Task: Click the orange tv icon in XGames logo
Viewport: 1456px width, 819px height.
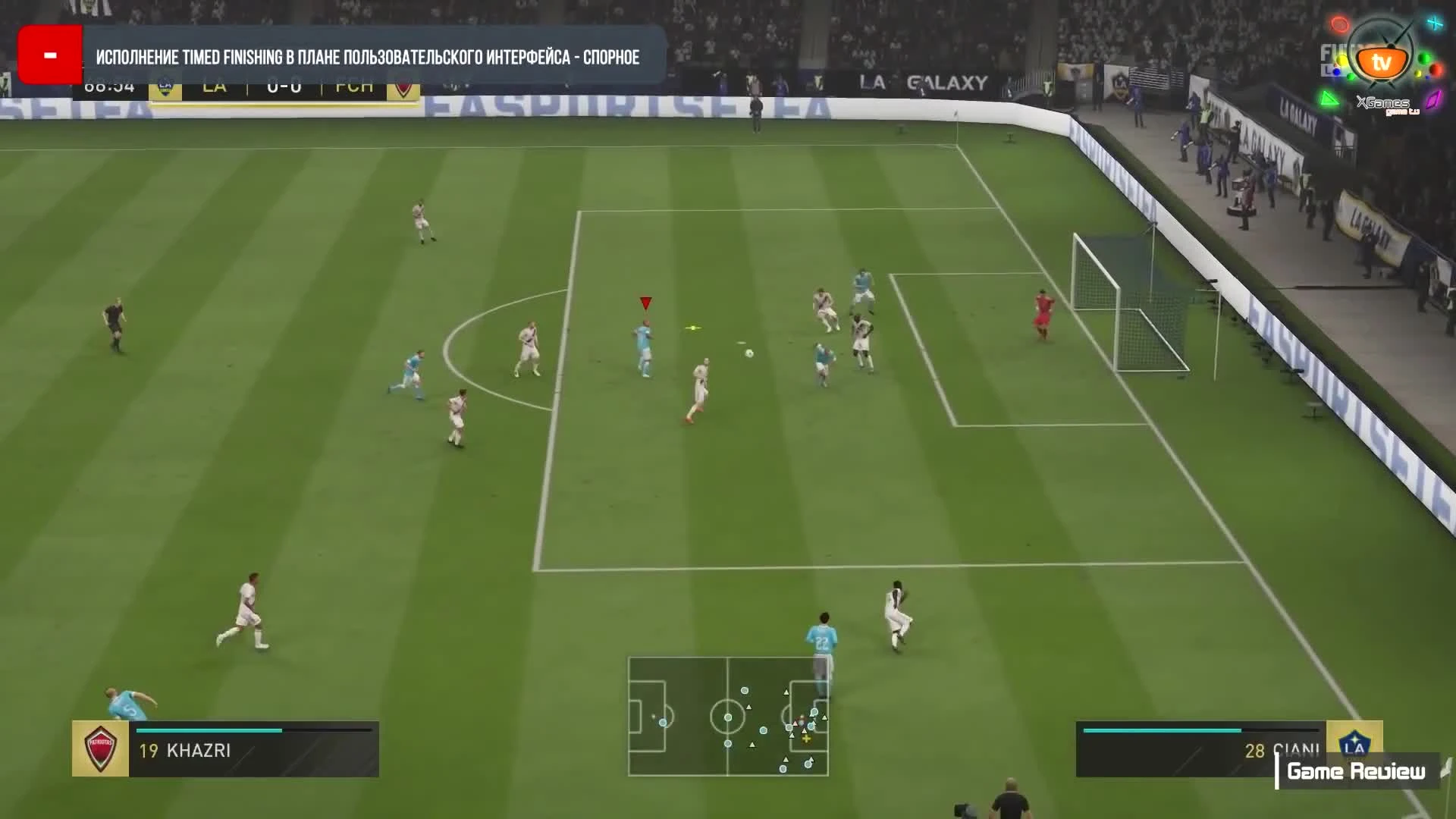Action: (1383, 62)
